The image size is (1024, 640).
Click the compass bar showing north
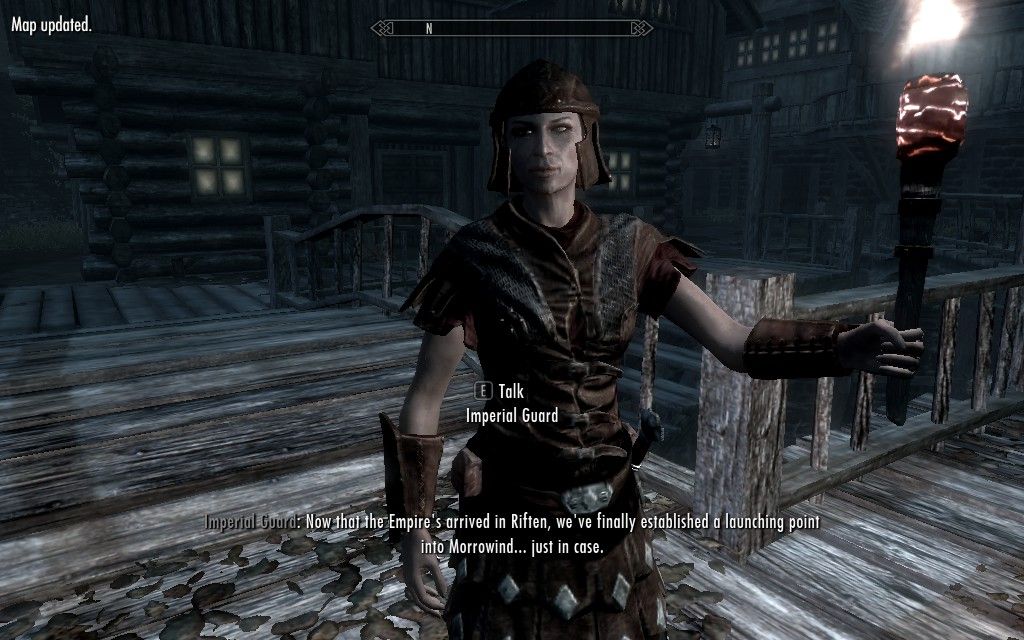pos(511,28)
